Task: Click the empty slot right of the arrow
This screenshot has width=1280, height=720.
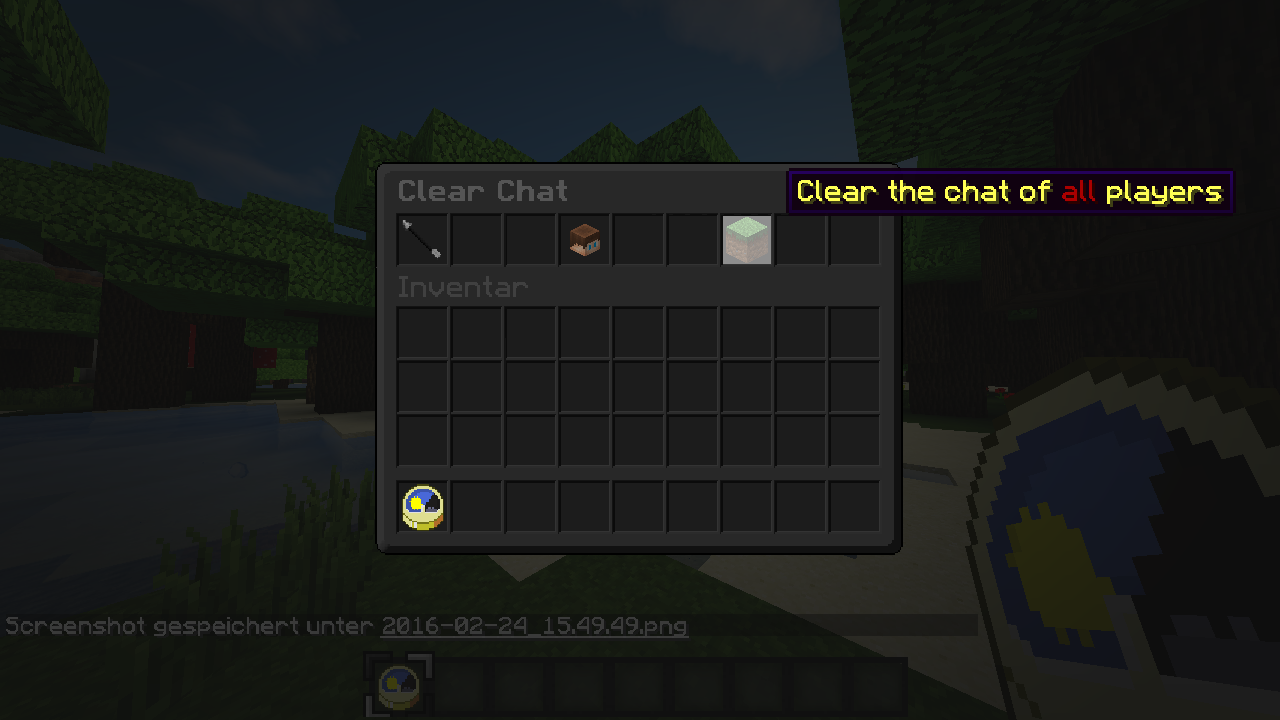Action: 475,239
